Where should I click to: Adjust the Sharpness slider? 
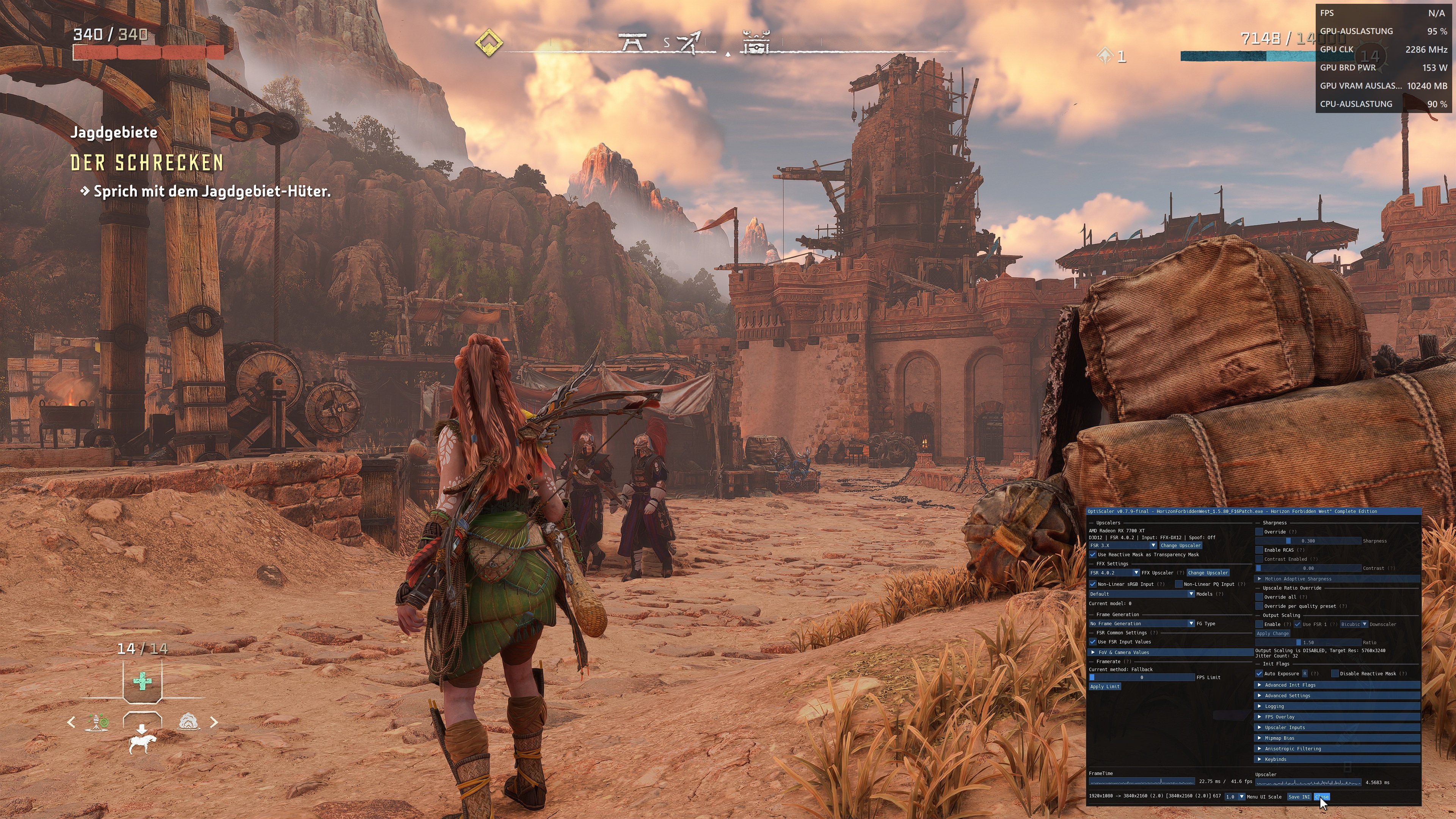[1308, 541]
